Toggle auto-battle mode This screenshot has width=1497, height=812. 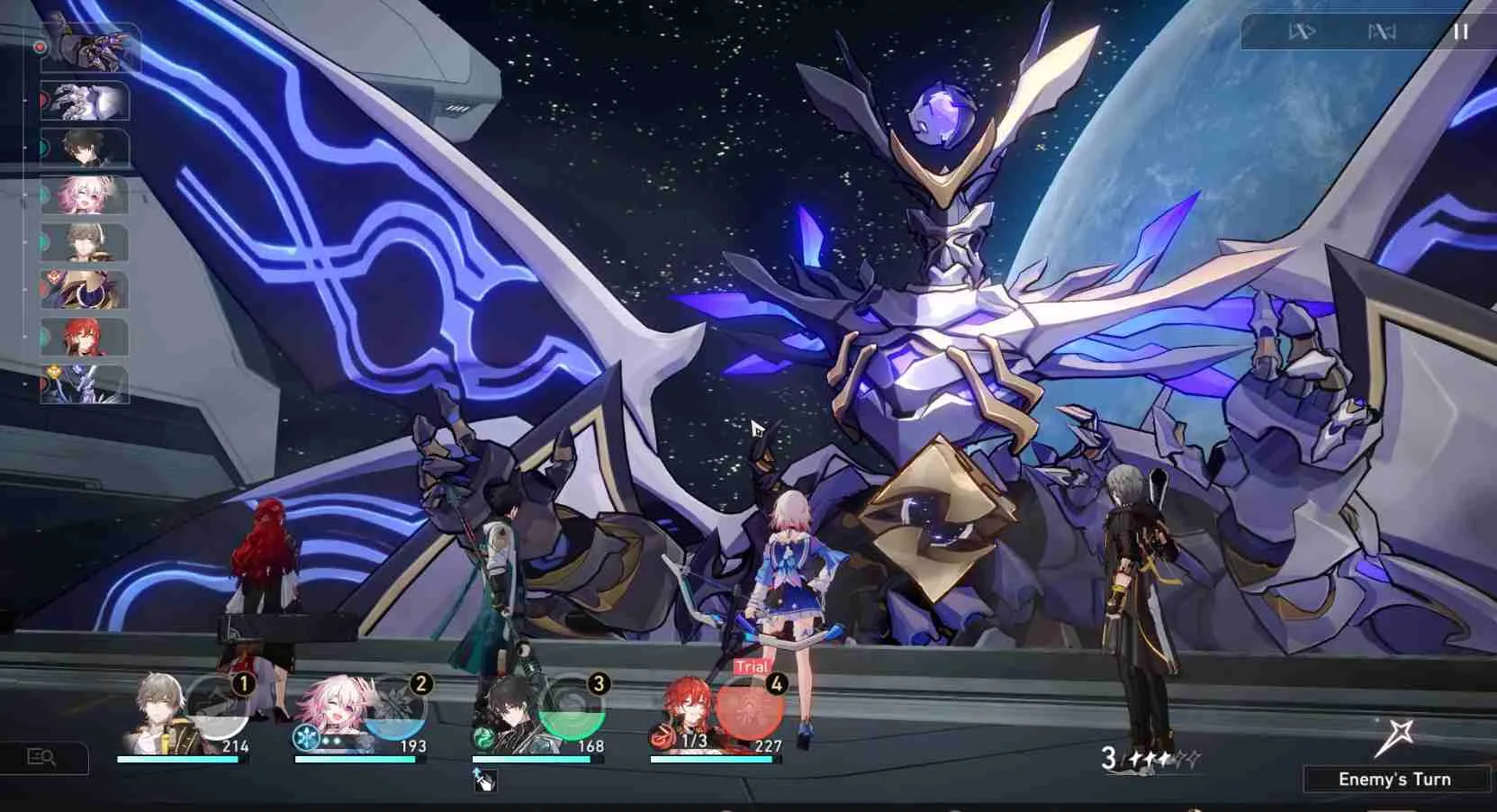pyautogui.click(x=1382, y=32)
